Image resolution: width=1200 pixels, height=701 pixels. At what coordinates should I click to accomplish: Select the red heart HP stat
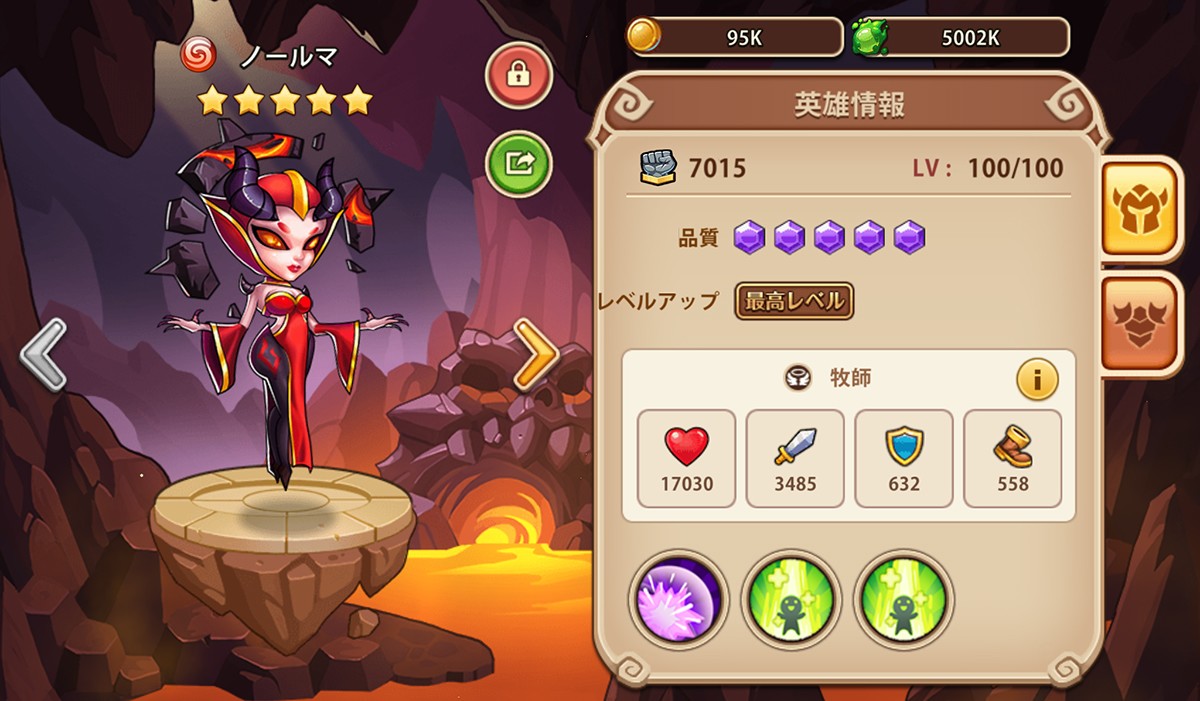(x=686, y=458)
